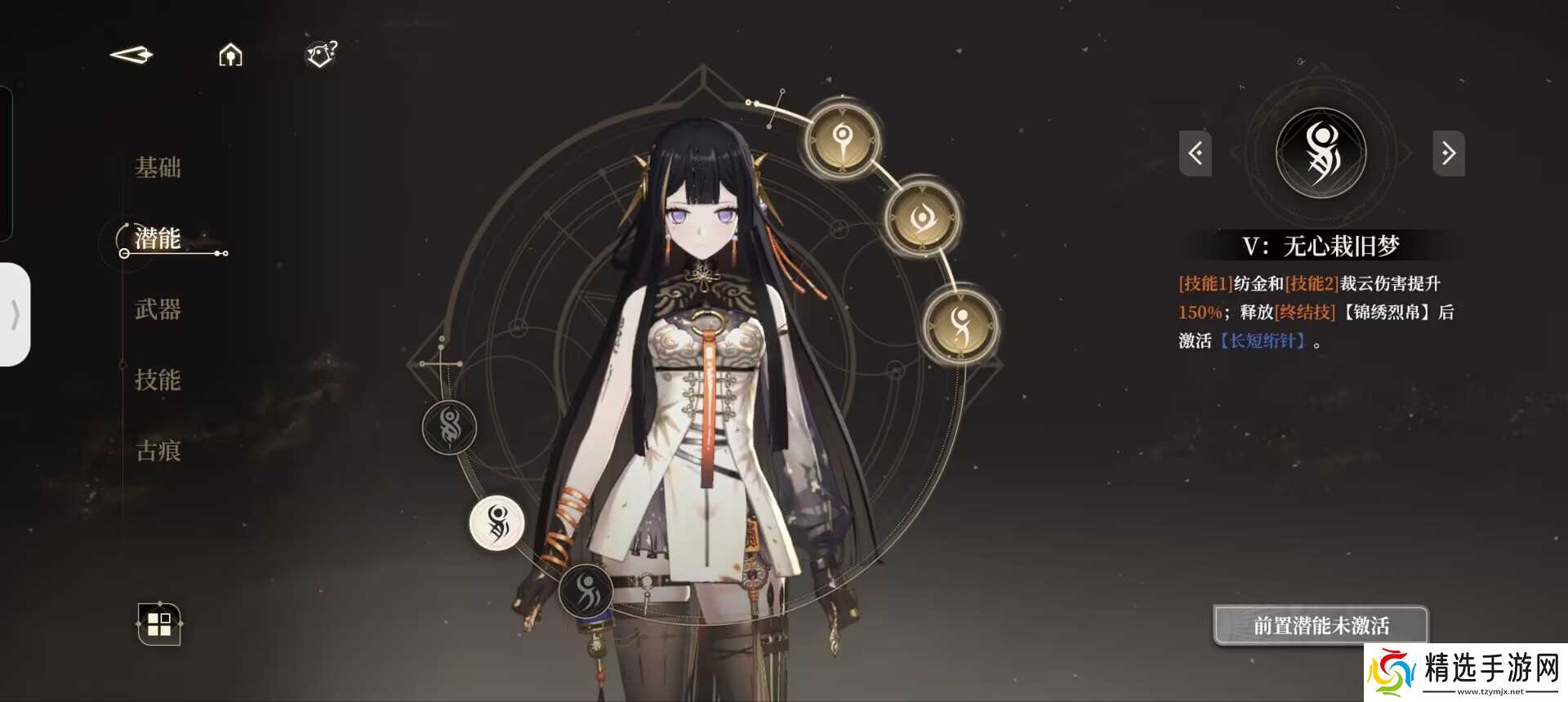Show the 技能 tab
The width and height of the screenshot is (1568, 702).
point(158,380)
